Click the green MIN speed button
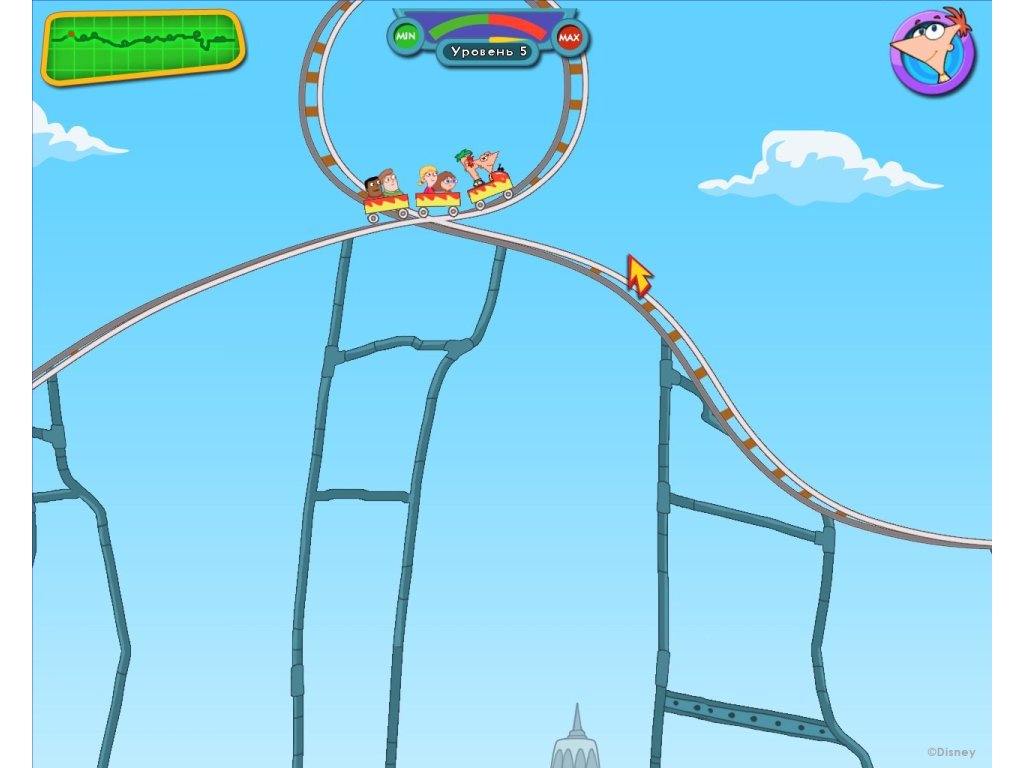This screenshot has height=768, width=1024. 405,37
